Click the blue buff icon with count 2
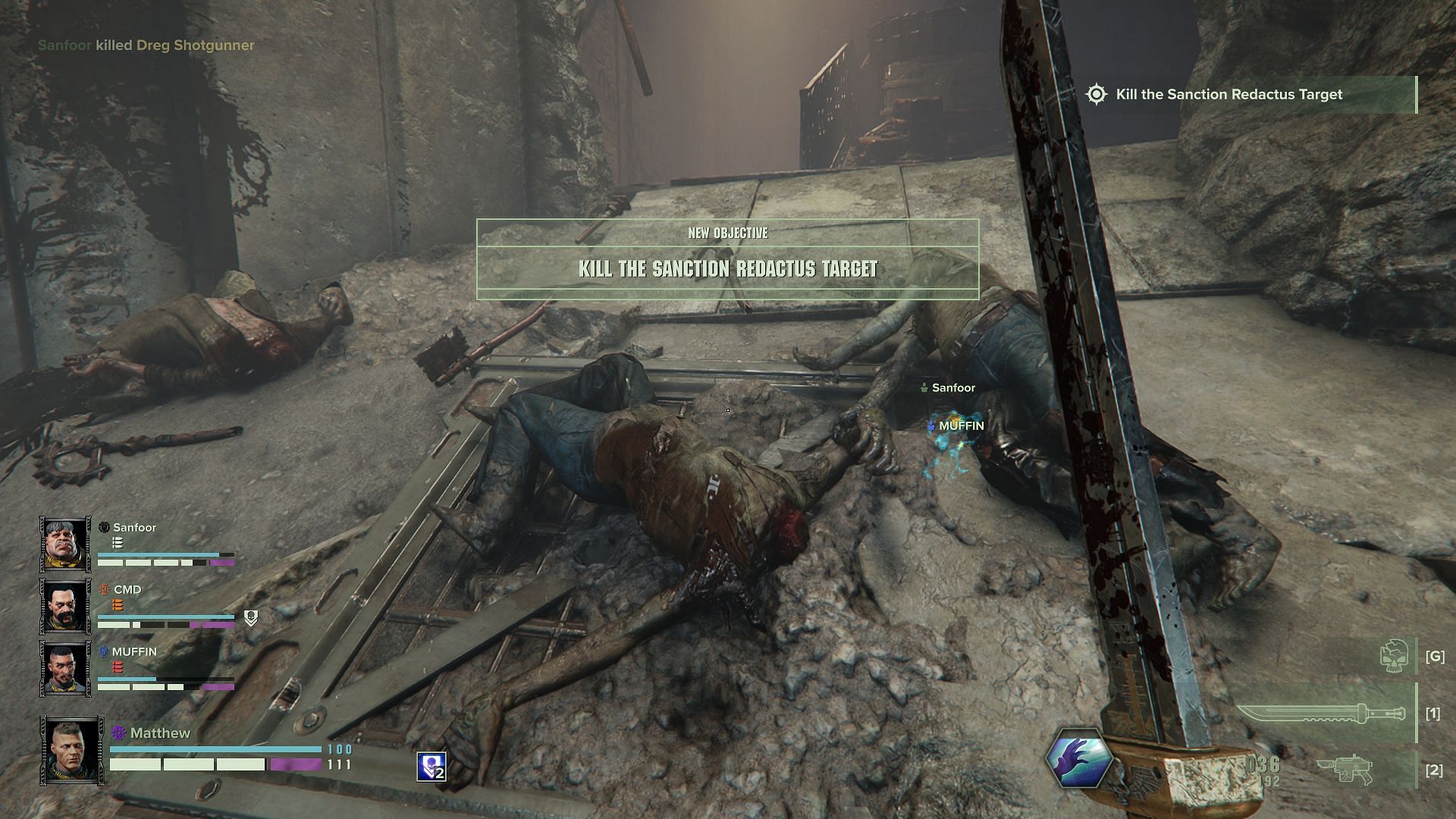This screenshot has height=819, width=1456. point(431,767)
